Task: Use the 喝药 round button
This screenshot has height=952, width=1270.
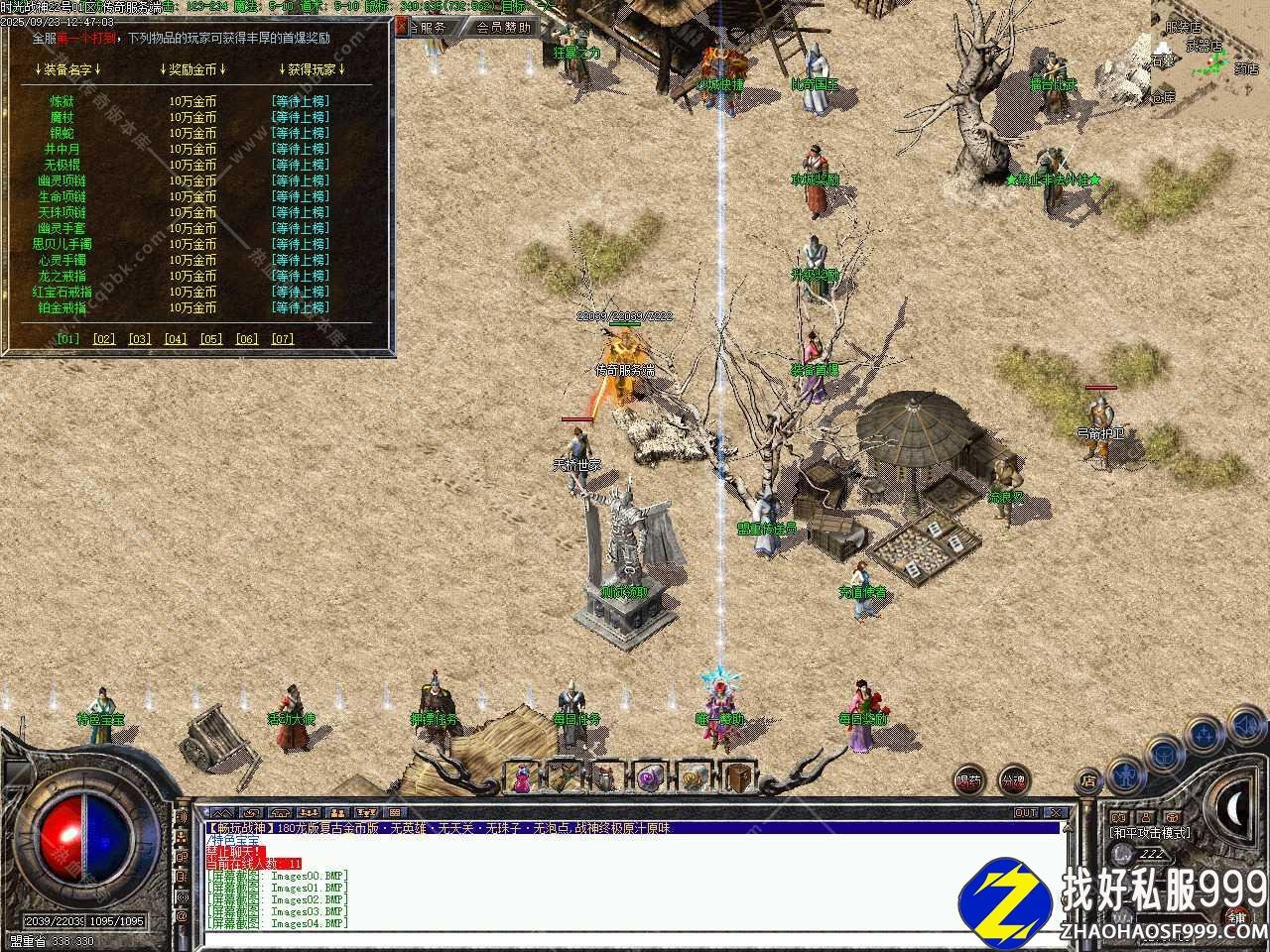Action: point(970,779)
